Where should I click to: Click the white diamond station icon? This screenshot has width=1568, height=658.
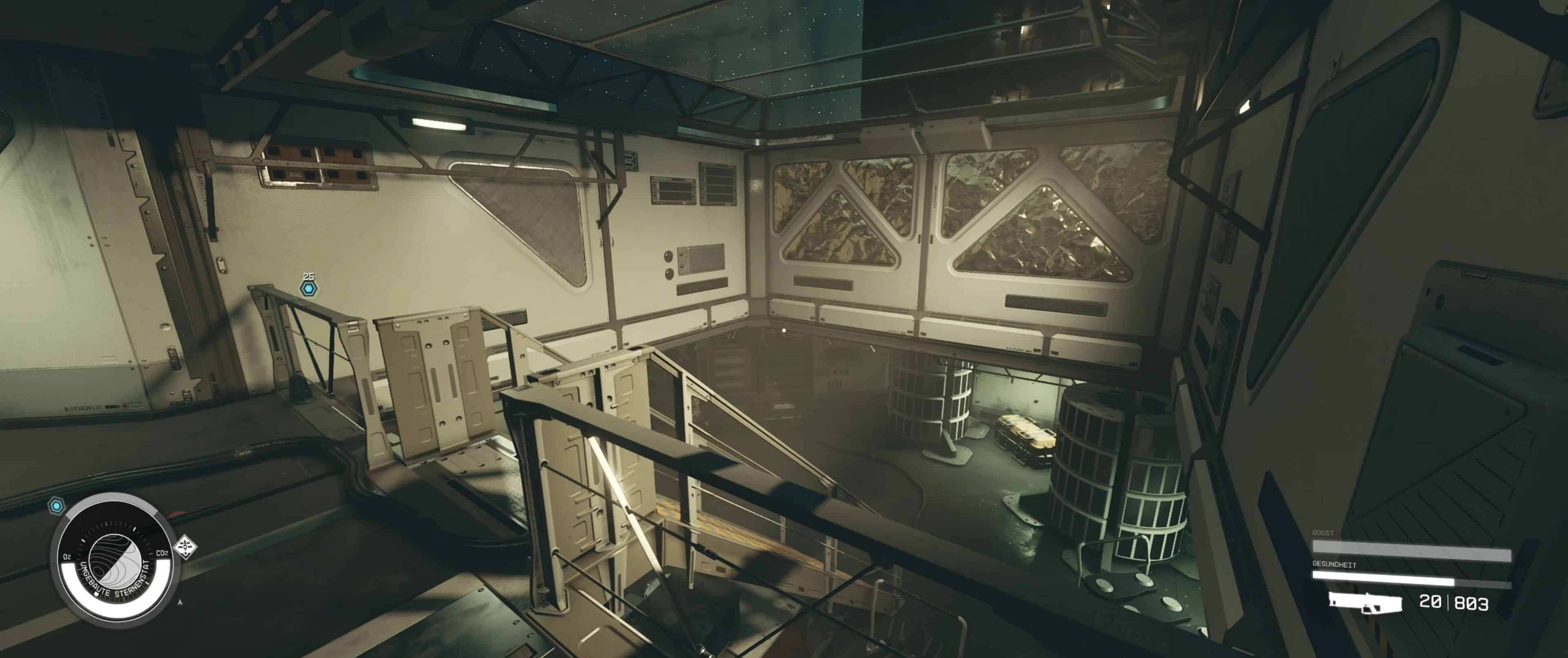pos(185,546)
